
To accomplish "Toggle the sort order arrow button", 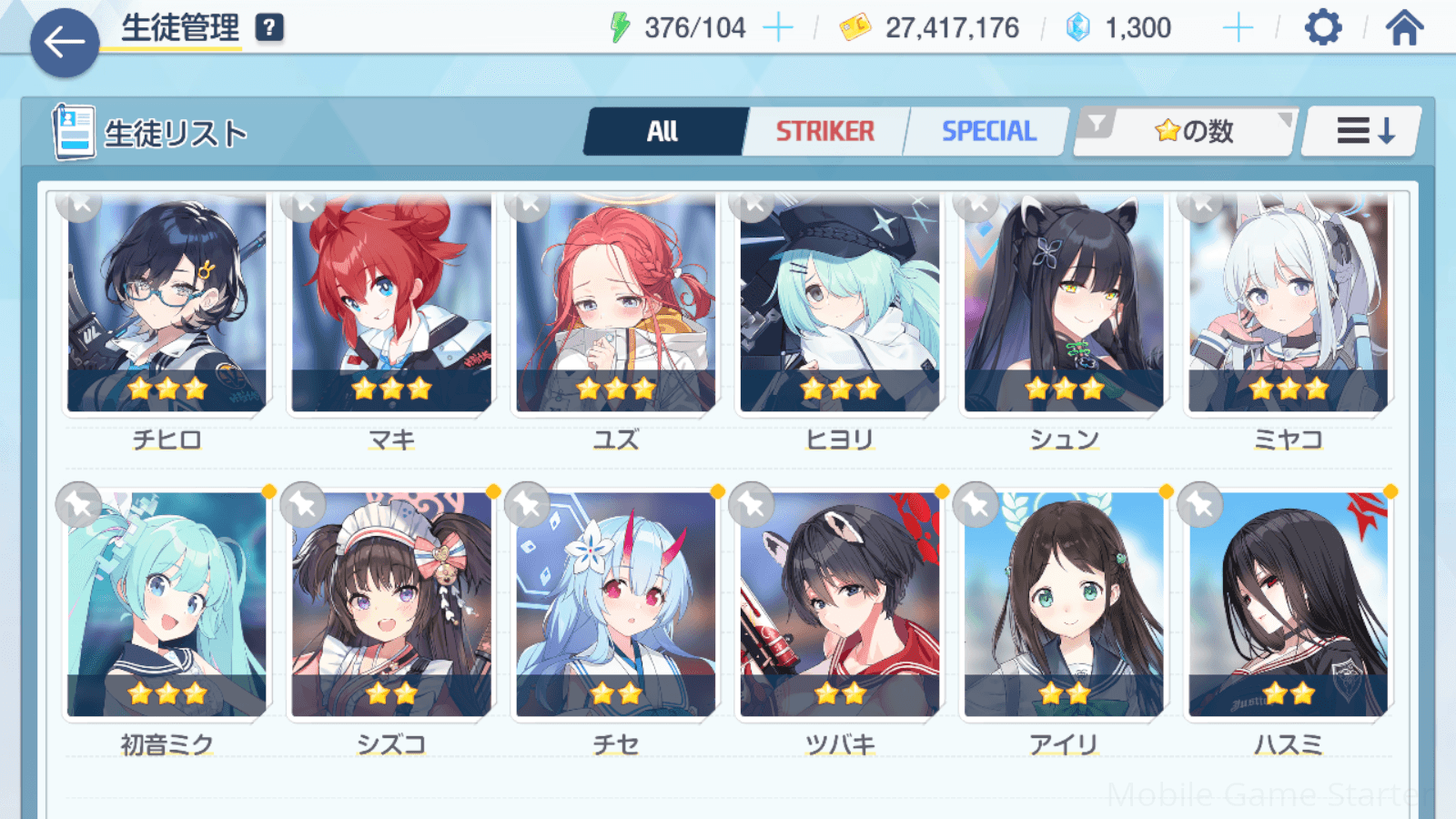I will tap(1363, 132).
